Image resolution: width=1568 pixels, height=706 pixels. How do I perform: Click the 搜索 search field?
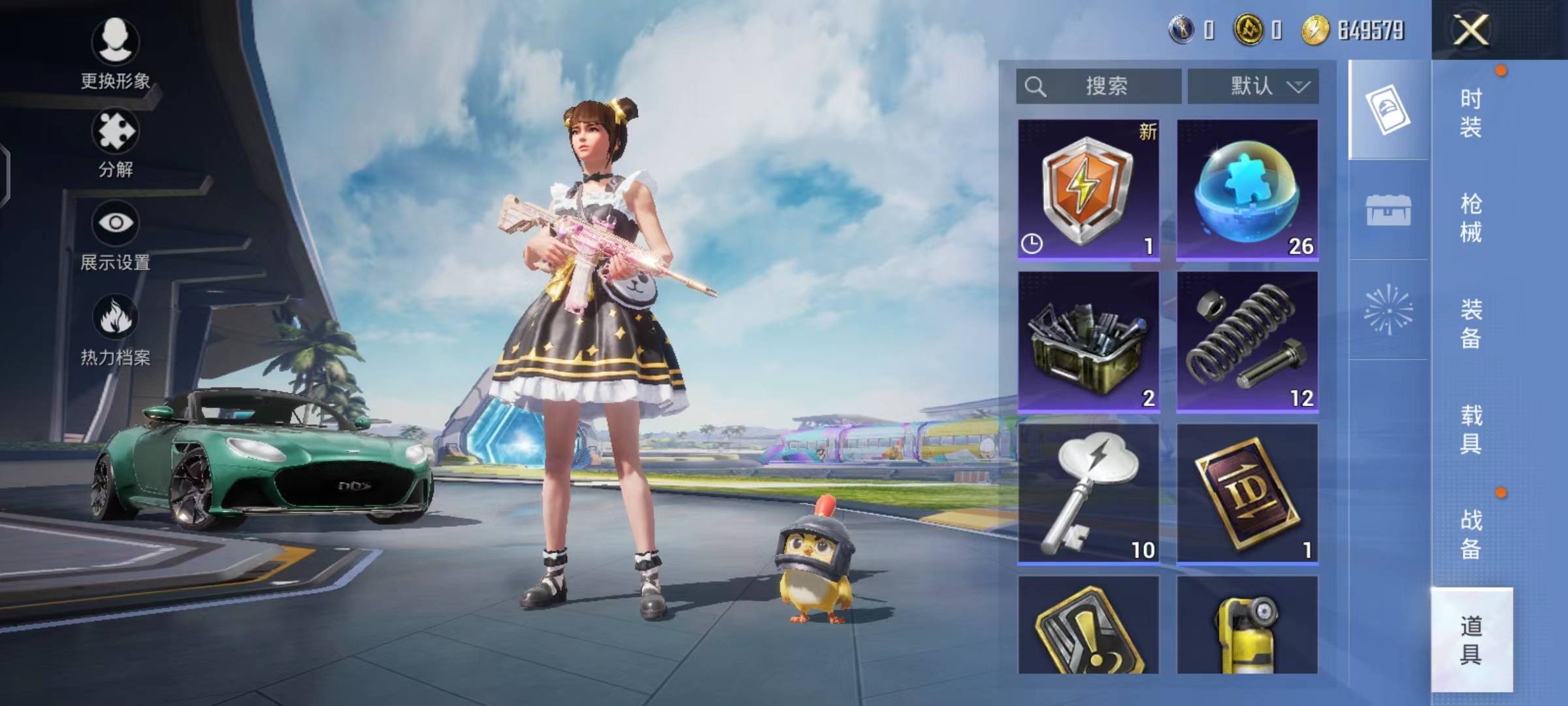coord(1099,86)
